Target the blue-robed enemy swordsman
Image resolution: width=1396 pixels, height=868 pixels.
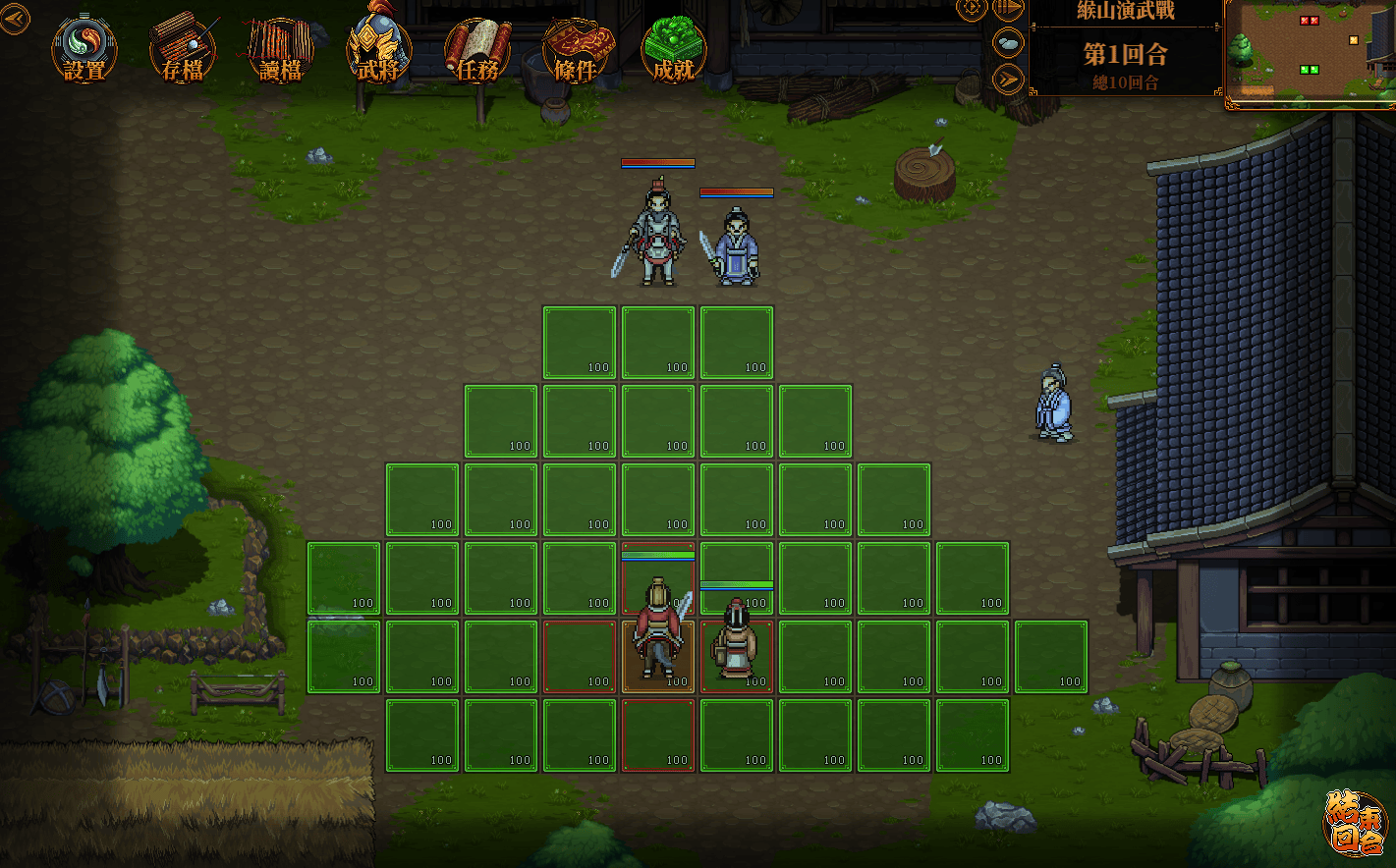click(735, 247)
